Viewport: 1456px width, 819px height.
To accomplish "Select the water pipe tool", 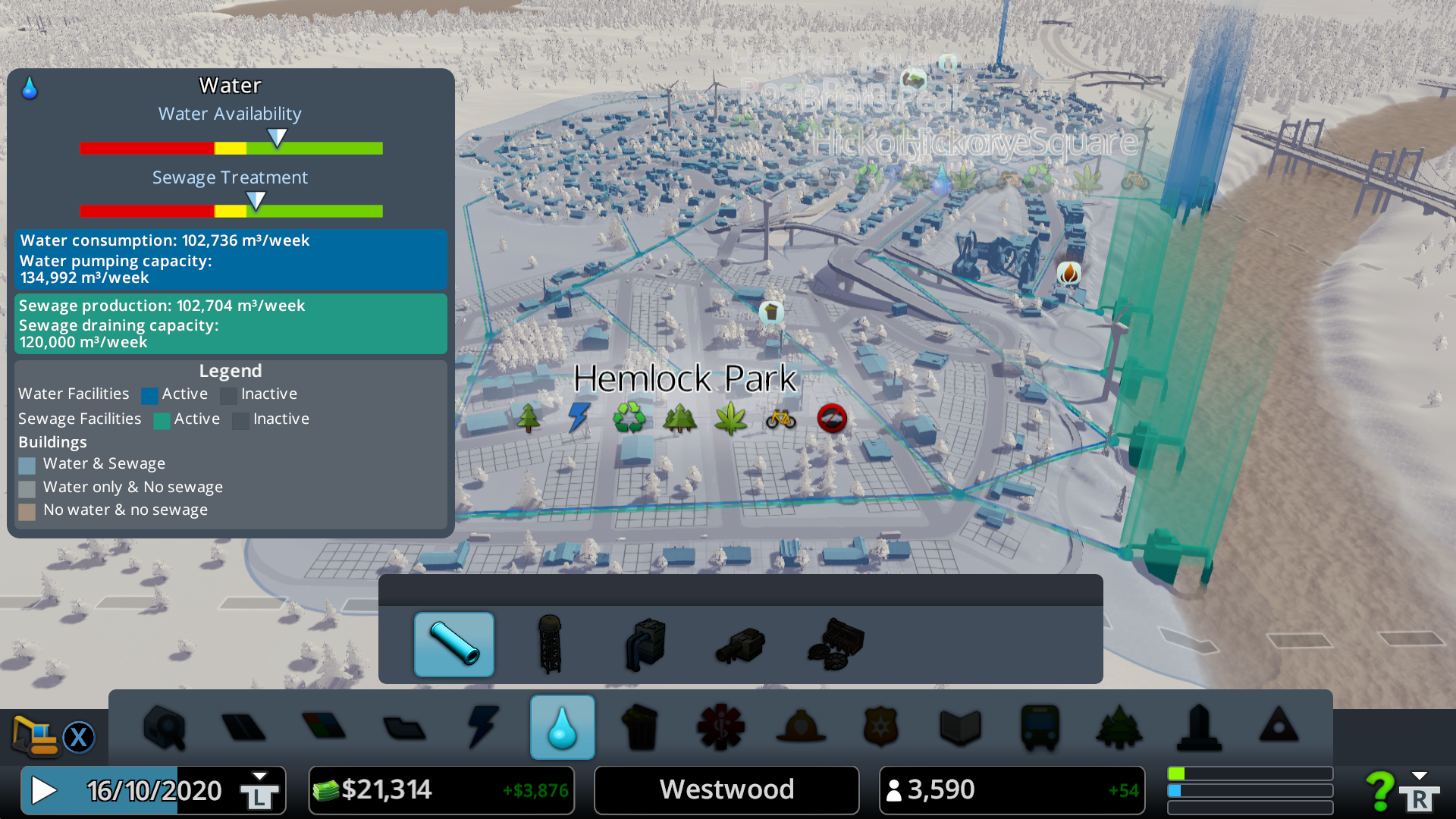I will 453,645.
